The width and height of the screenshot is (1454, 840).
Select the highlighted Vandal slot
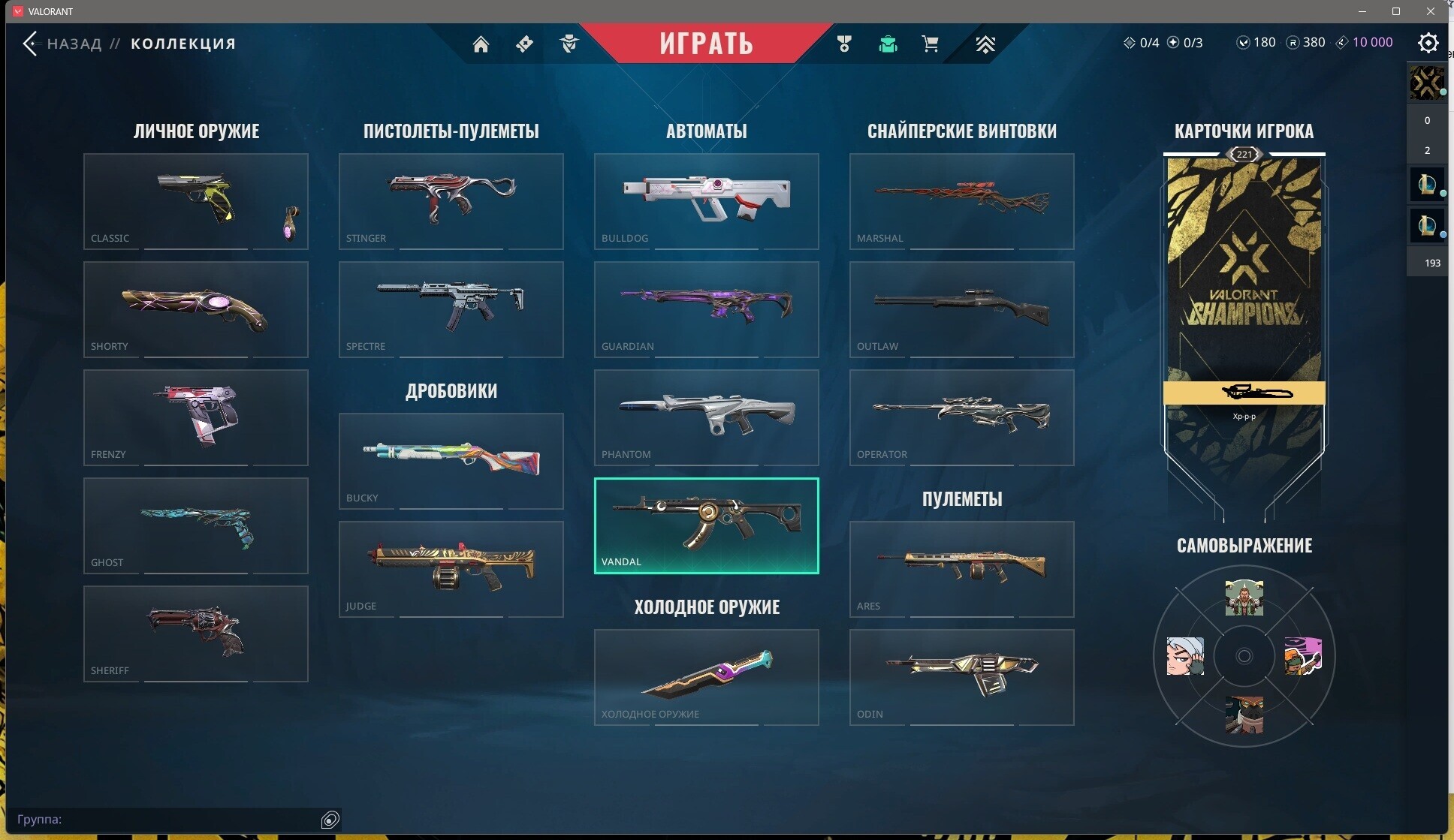(x=706, y=525)
